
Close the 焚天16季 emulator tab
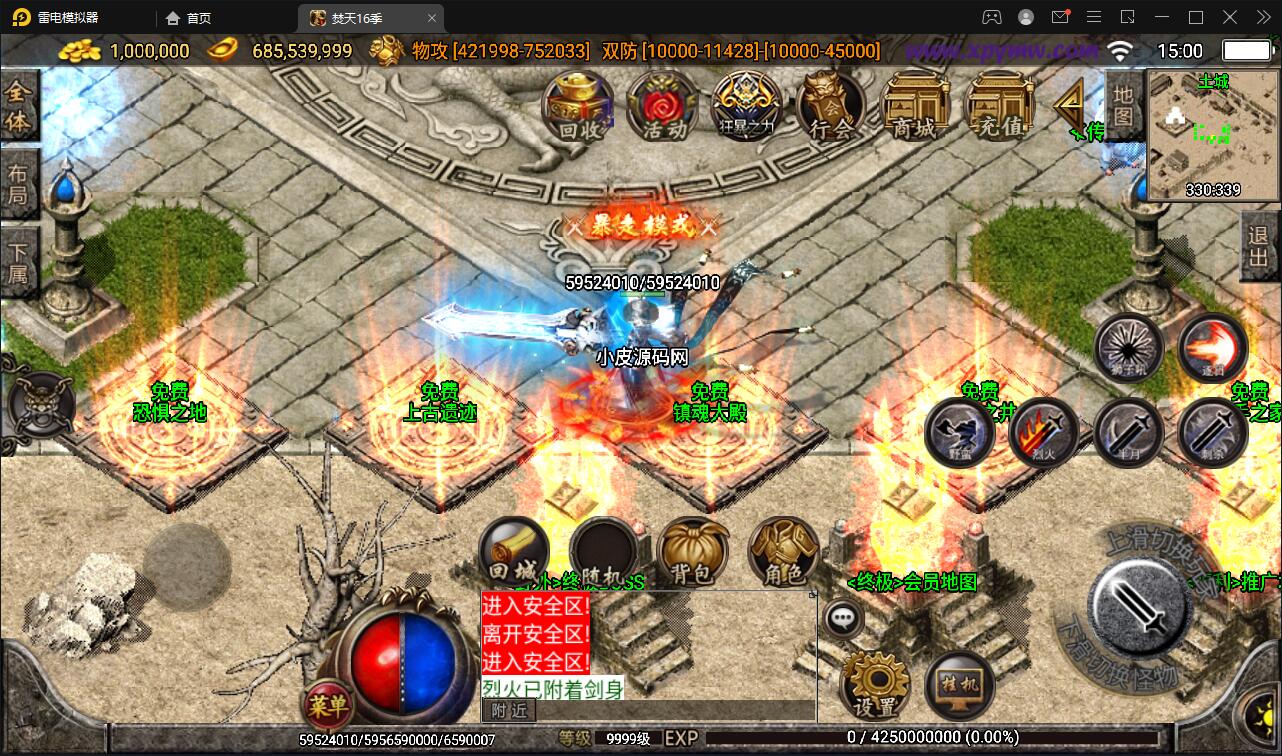(x=432, y=18)
